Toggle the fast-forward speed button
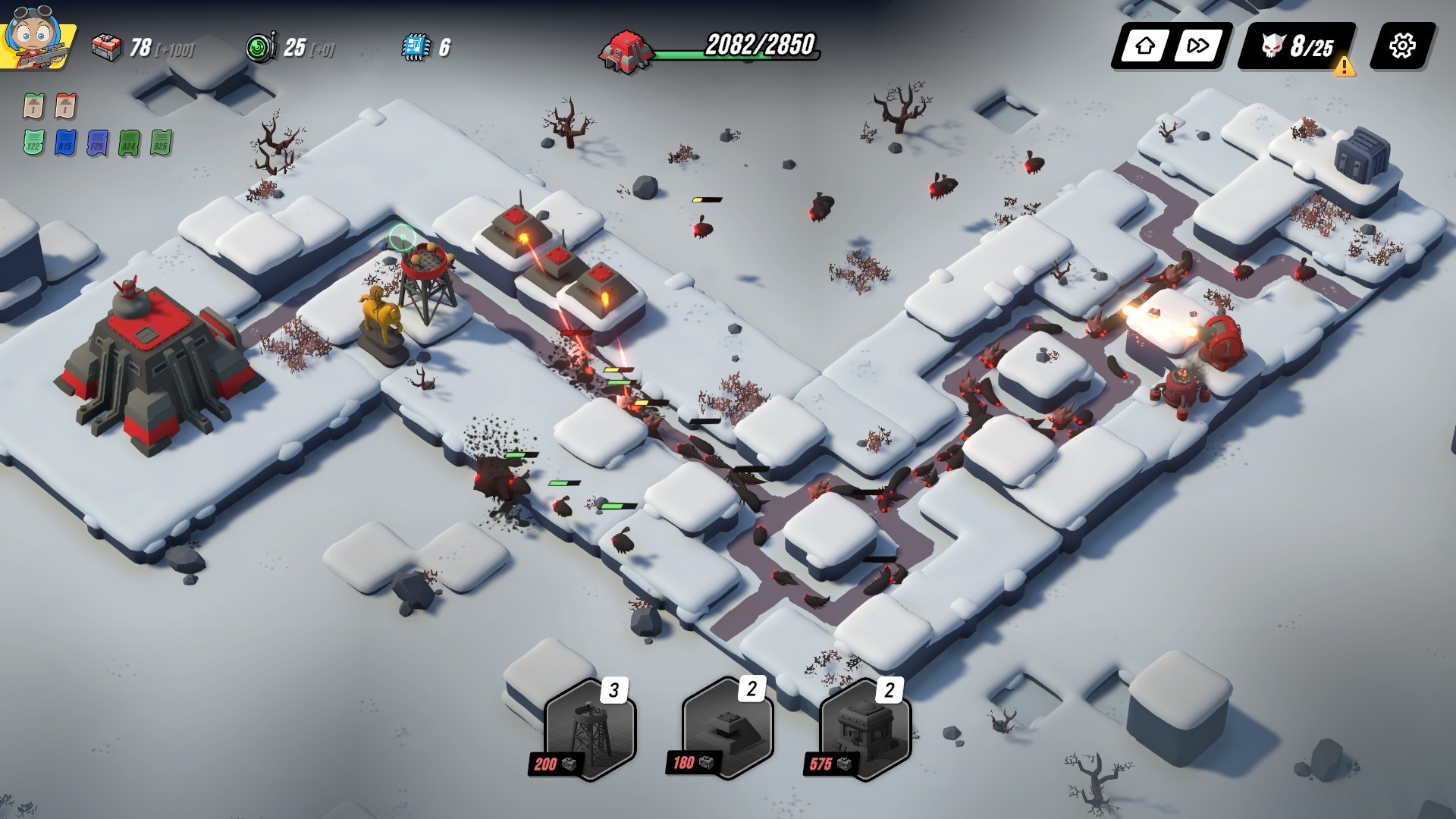 pyautogui.click(x=1197, y=46)
